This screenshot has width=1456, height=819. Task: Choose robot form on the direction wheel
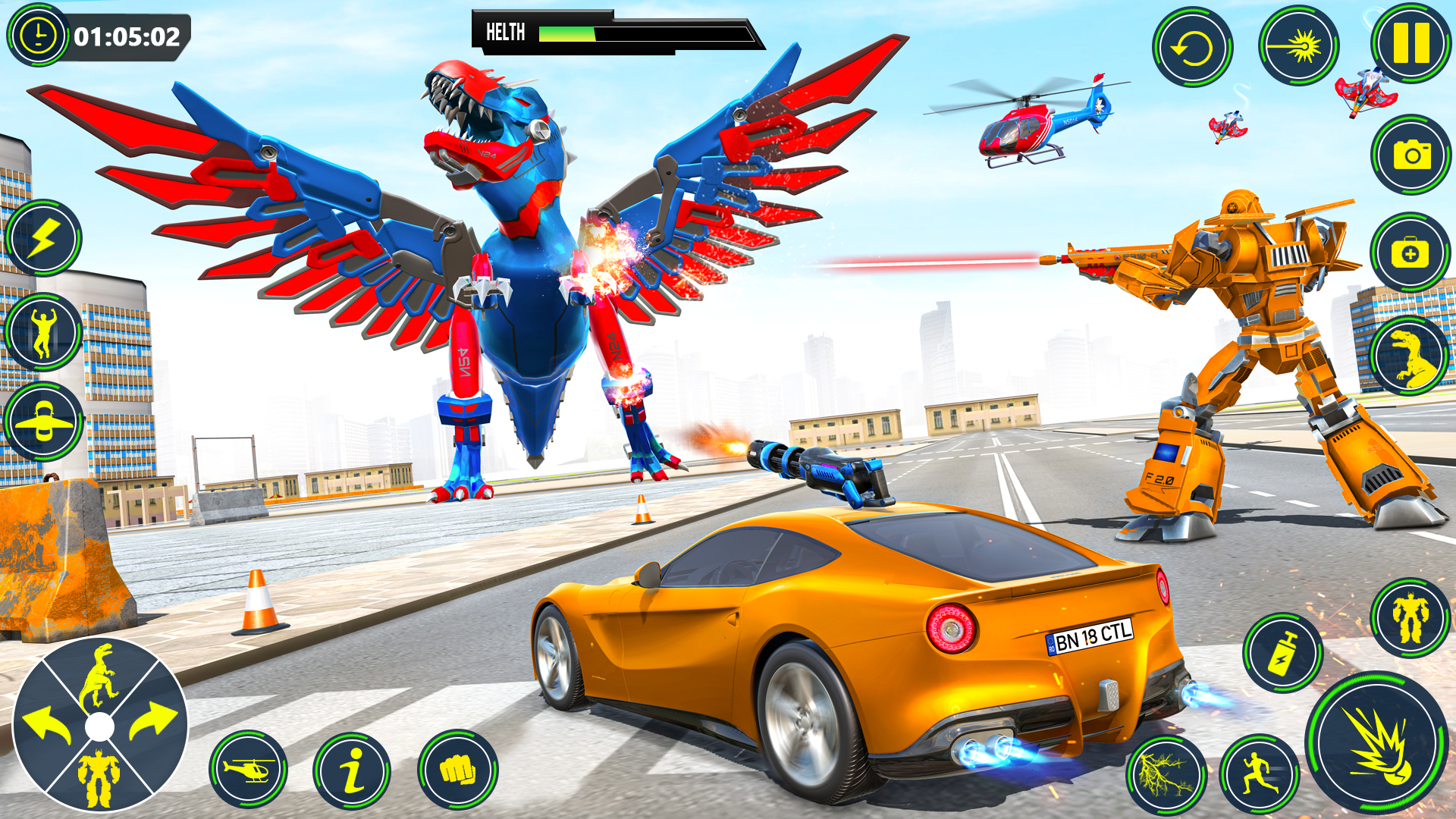coord(99,777)
